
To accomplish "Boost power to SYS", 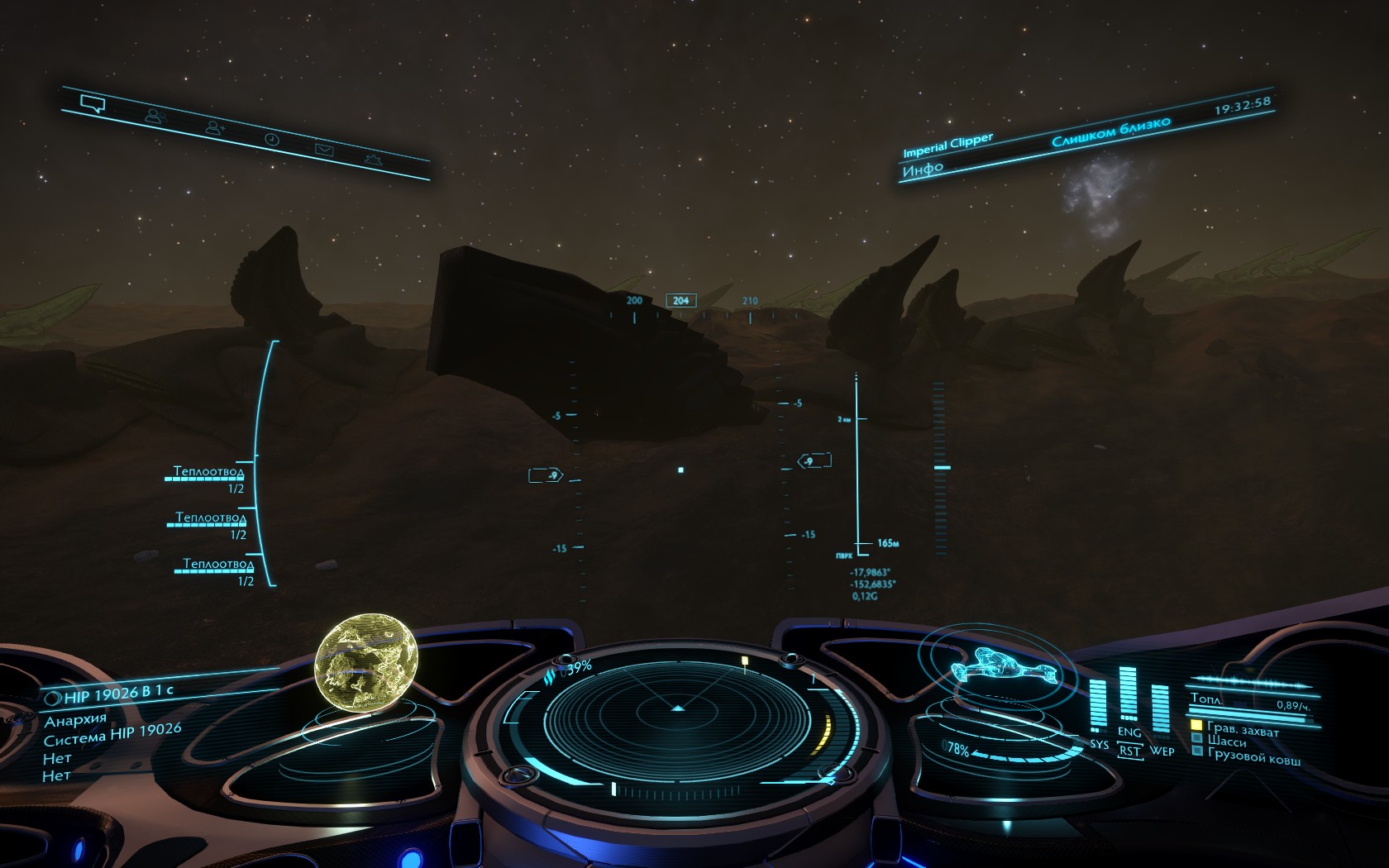I will (x=1099, y=744).
